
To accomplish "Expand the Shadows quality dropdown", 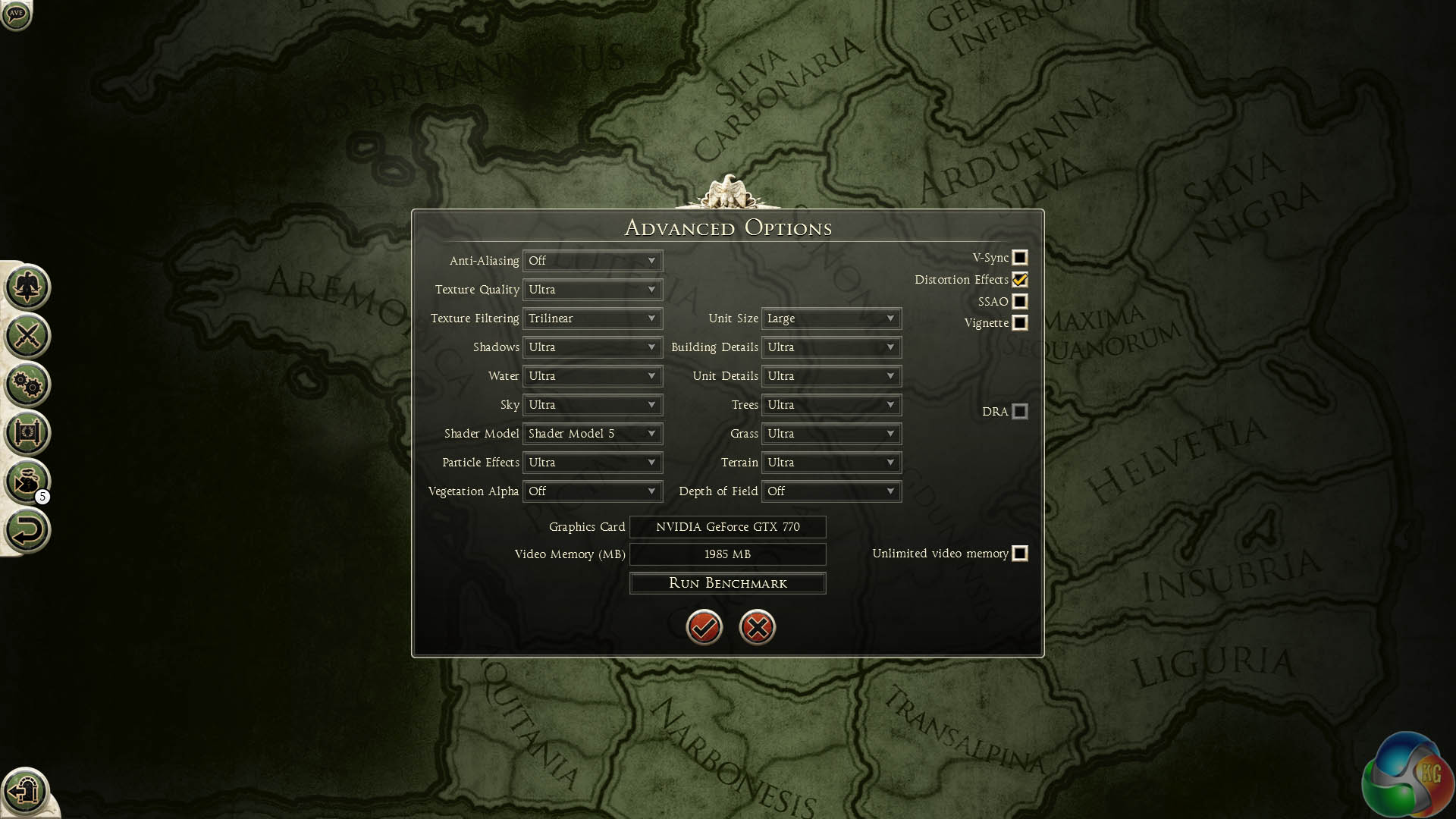I will click(x=592, y=347).
